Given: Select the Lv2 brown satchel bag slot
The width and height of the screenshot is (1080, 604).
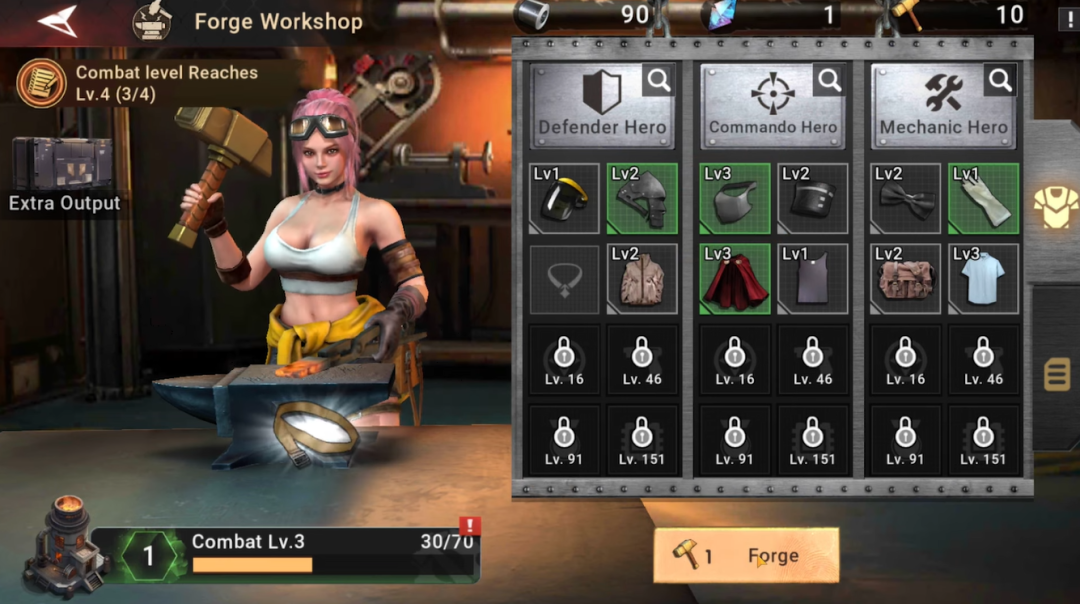Looking at the screenshot, I should (x=906, y=279).
